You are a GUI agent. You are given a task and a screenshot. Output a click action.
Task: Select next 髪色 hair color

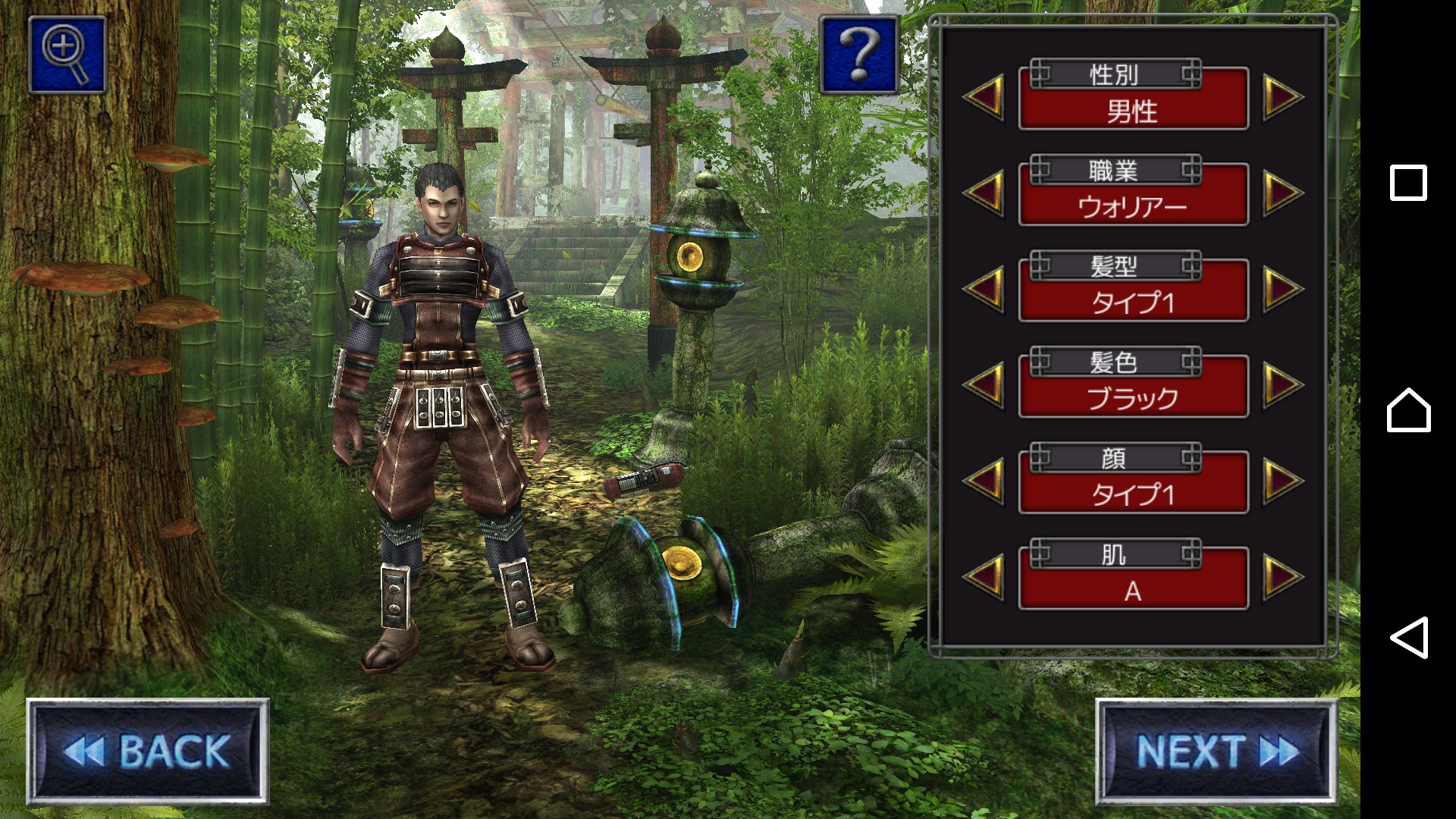pos(1282,385)
